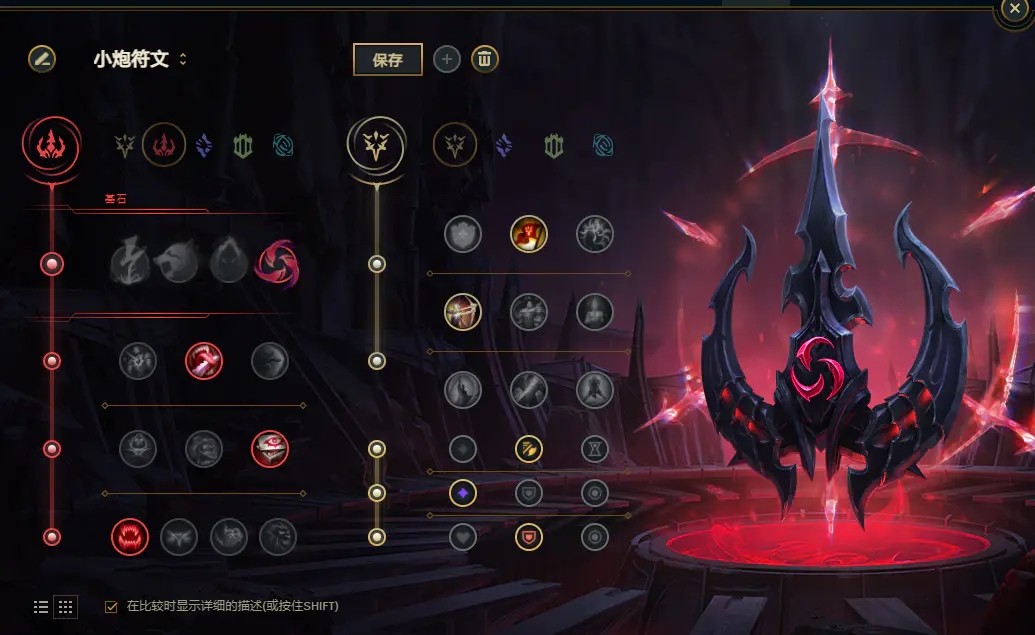The image size is (1035, 635).
Task: Choose the attack speed stat shard
Action: click(529, 449)
